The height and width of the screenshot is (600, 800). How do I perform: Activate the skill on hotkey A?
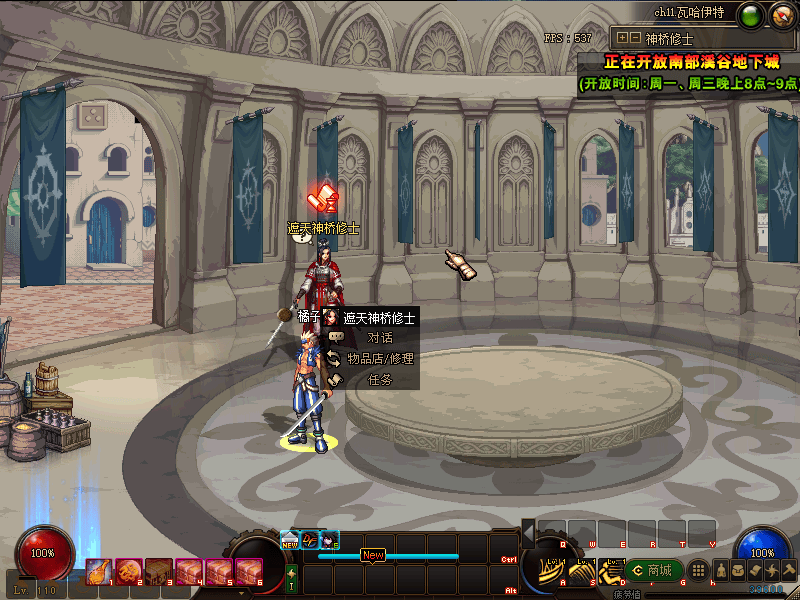(x=552, y=573)
